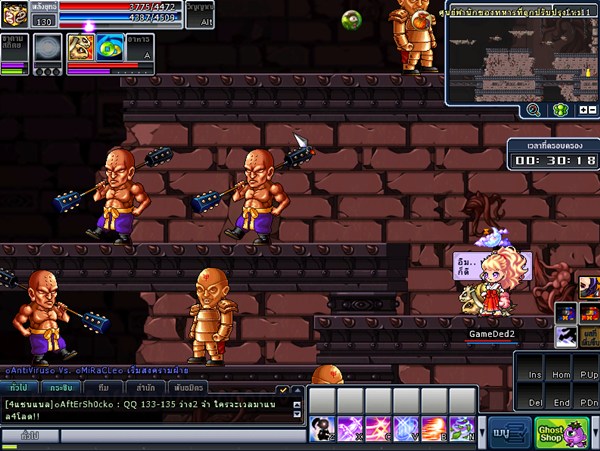The image size is (600, 451).
Task: Toggle the checkmark button above the chat log
Action: 284,389
